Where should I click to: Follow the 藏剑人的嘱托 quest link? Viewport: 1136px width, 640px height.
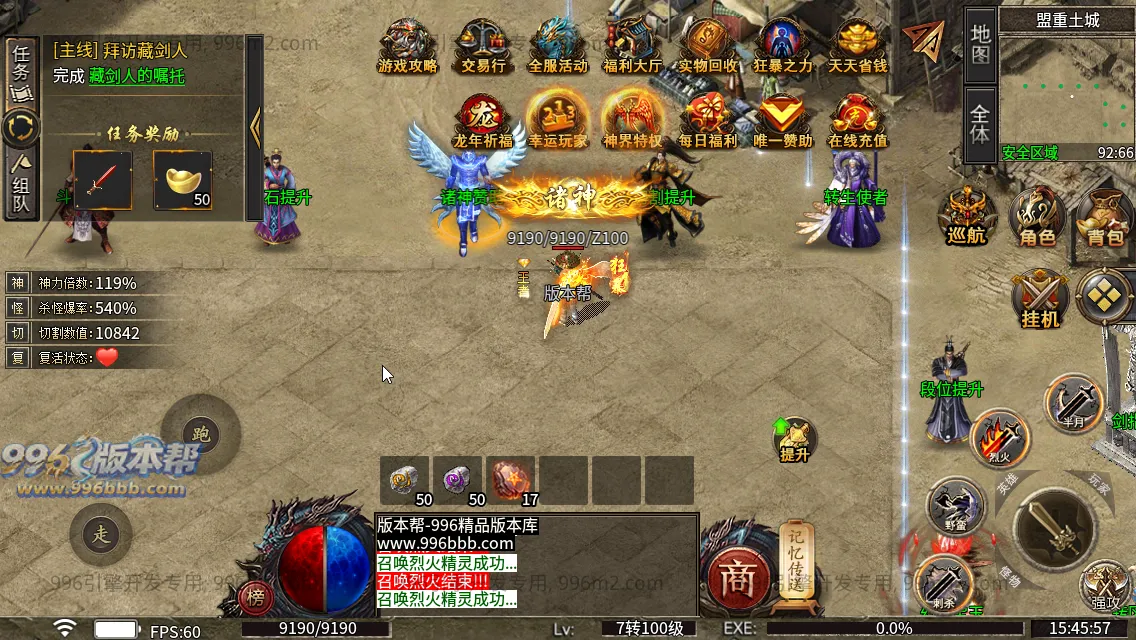pyautogui.click(x=136, y=76)
